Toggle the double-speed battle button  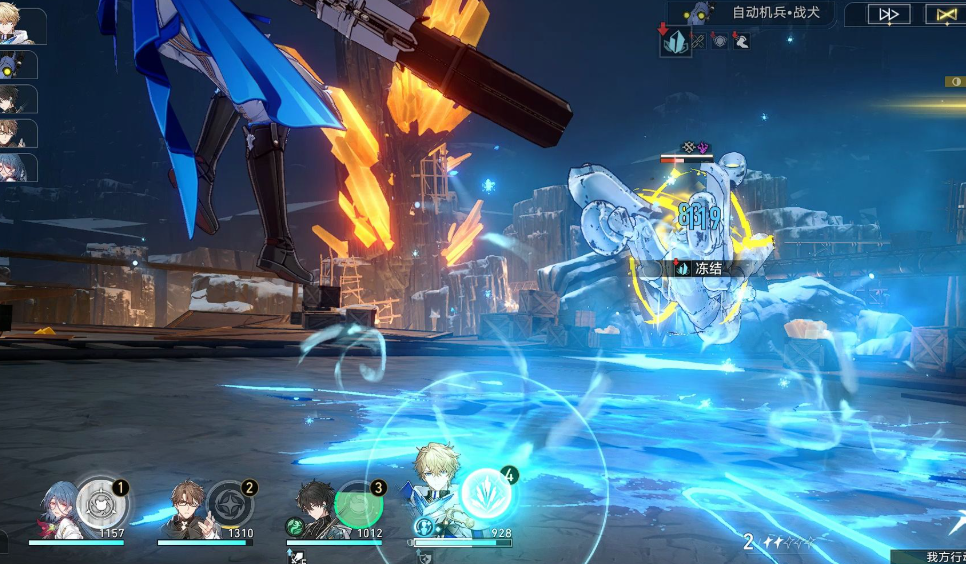(888, 14)
